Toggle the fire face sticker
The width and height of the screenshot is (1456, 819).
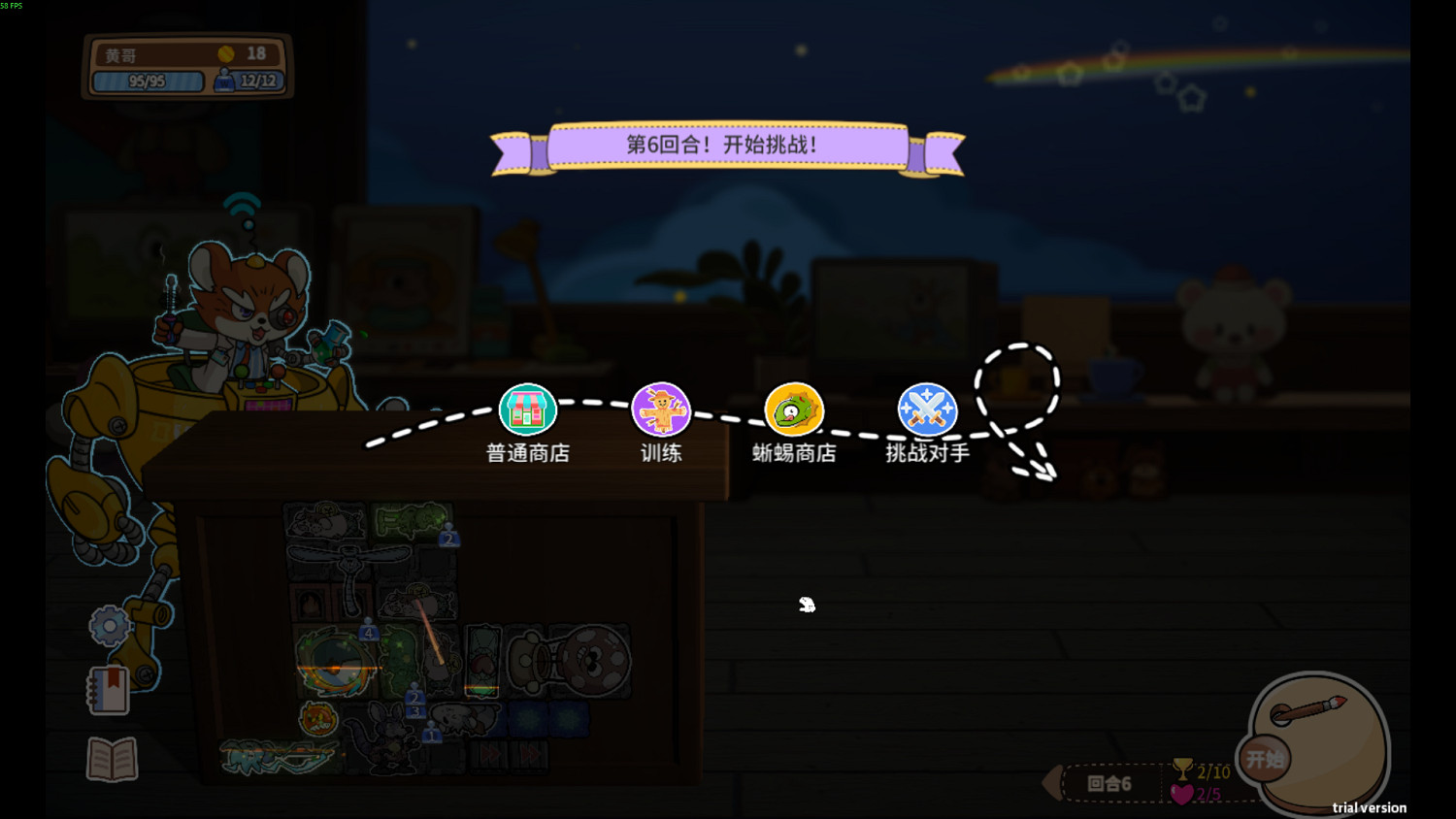pyautogui.click(x=317, y=720)
